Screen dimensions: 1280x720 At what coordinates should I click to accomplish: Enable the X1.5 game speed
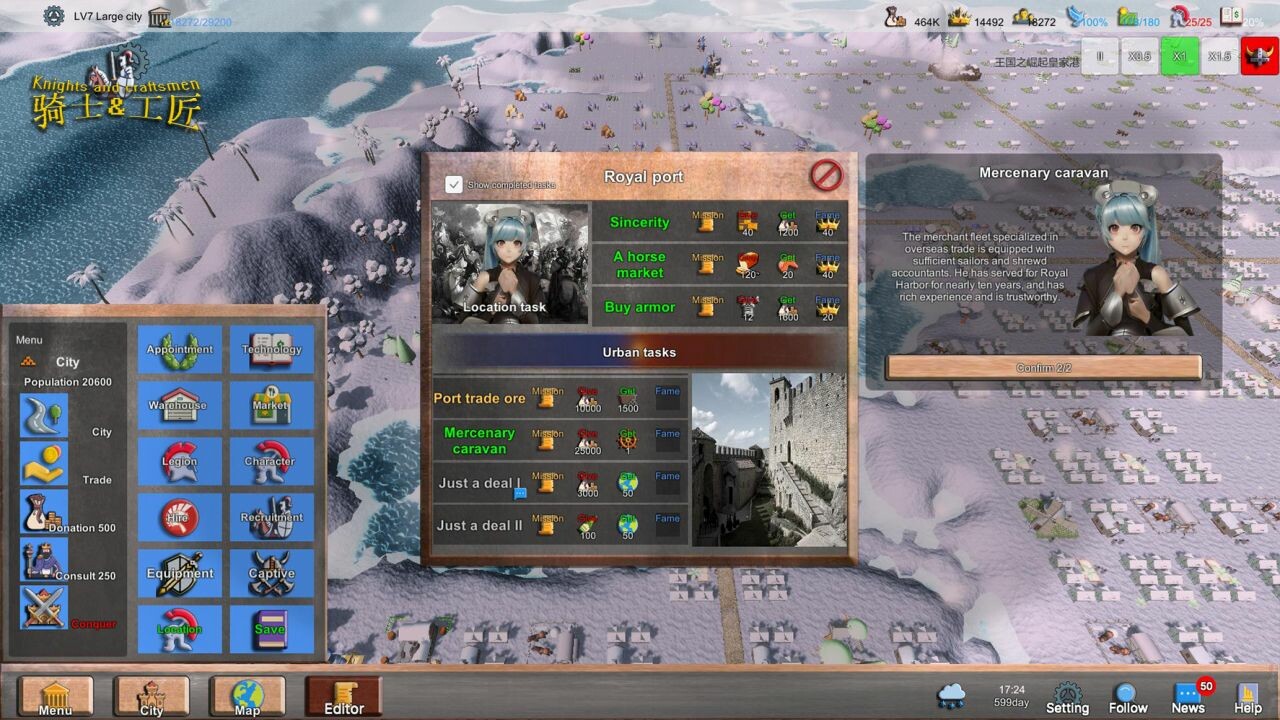coord(1219,56)
